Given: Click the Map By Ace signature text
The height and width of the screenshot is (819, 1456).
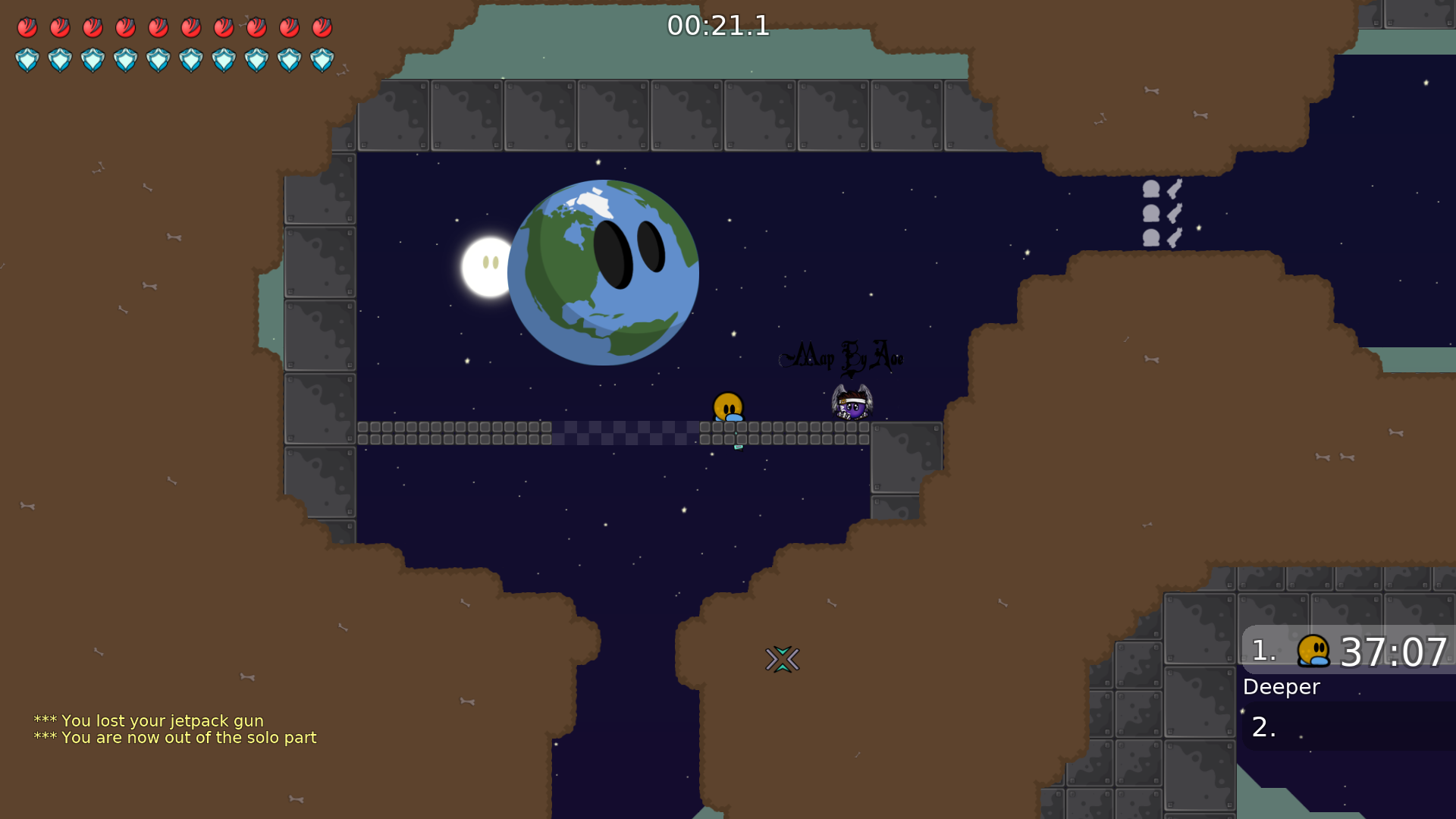Looking at the screenshot, I should (x=842, y=356).
